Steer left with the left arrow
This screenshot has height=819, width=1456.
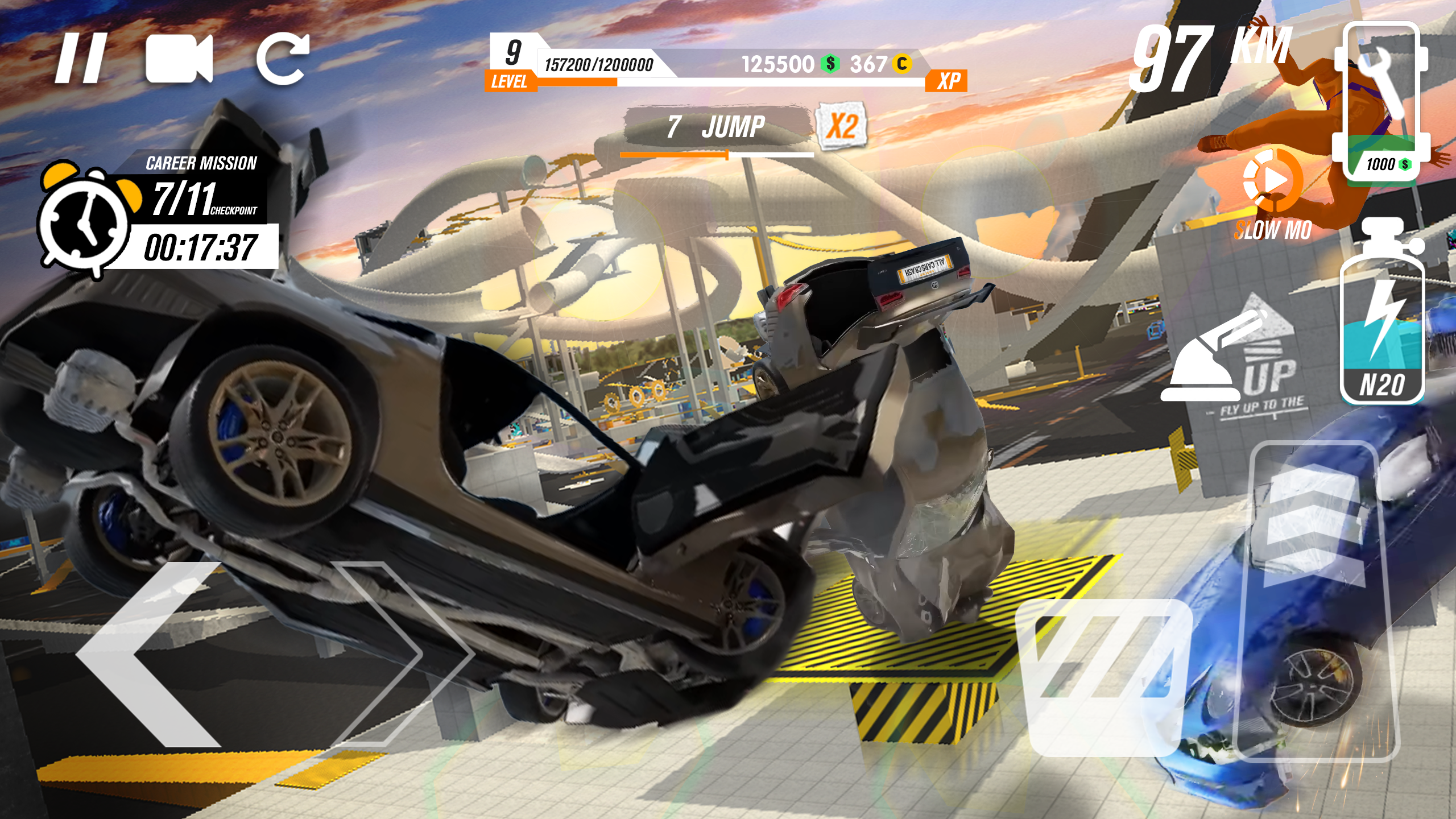tap(151, 654)
